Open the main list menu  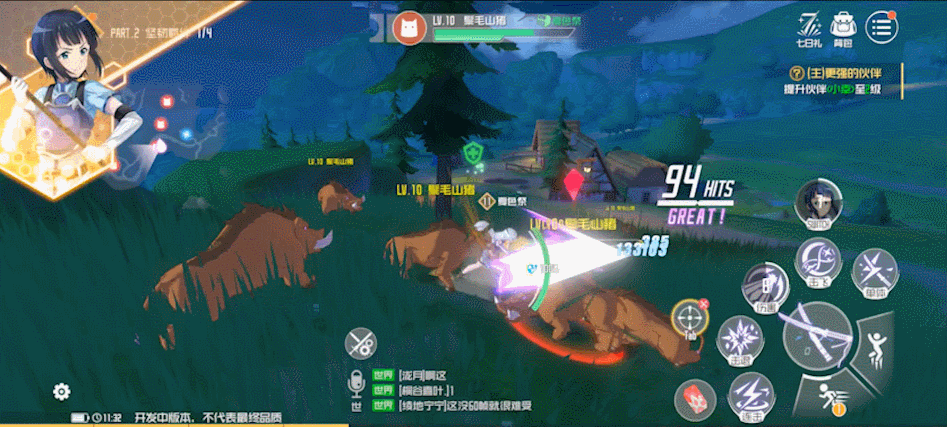click(881, 26)
